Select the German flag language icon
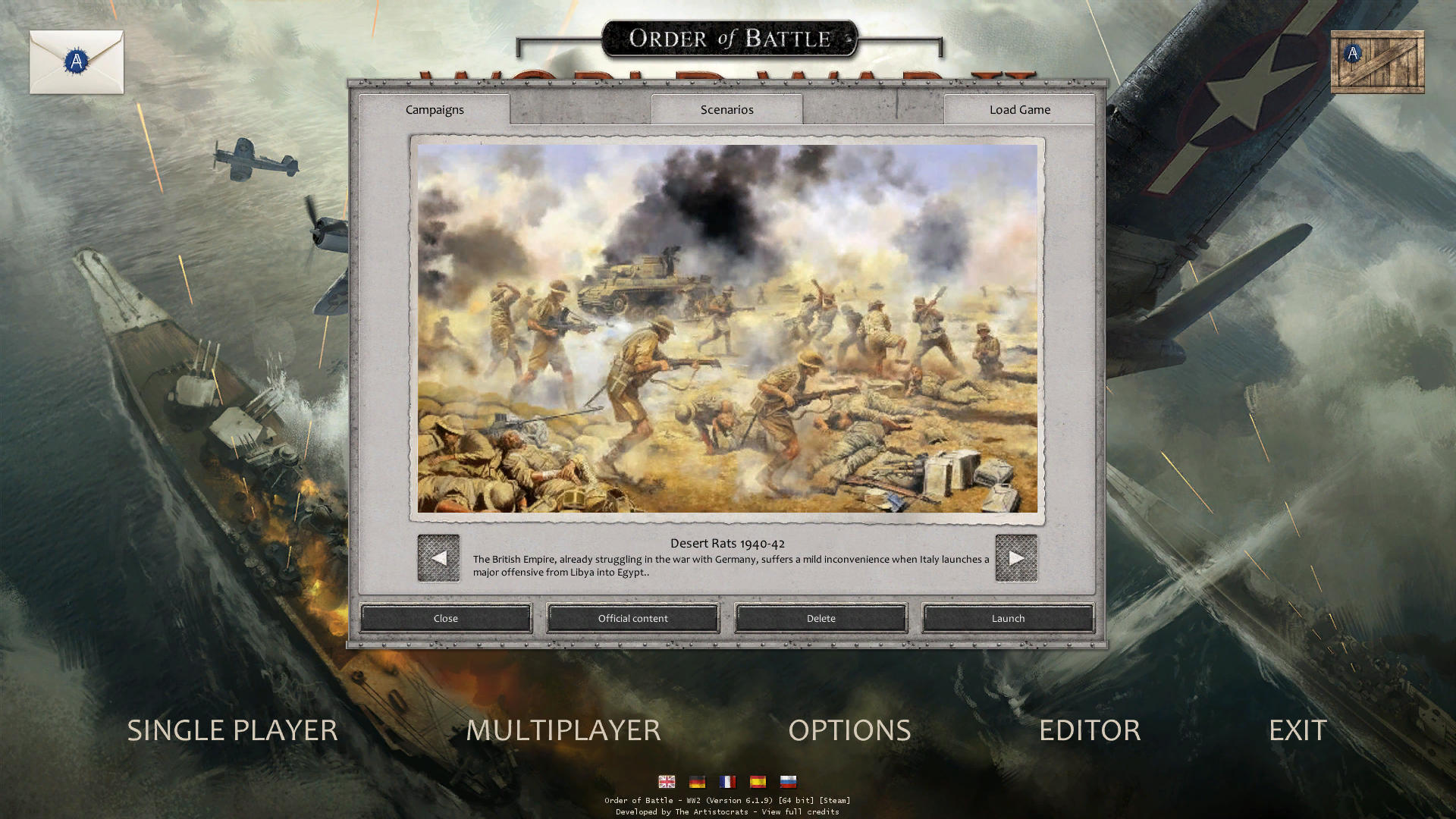The width and height of the screenshot is (1456, 819). point(697,781)
